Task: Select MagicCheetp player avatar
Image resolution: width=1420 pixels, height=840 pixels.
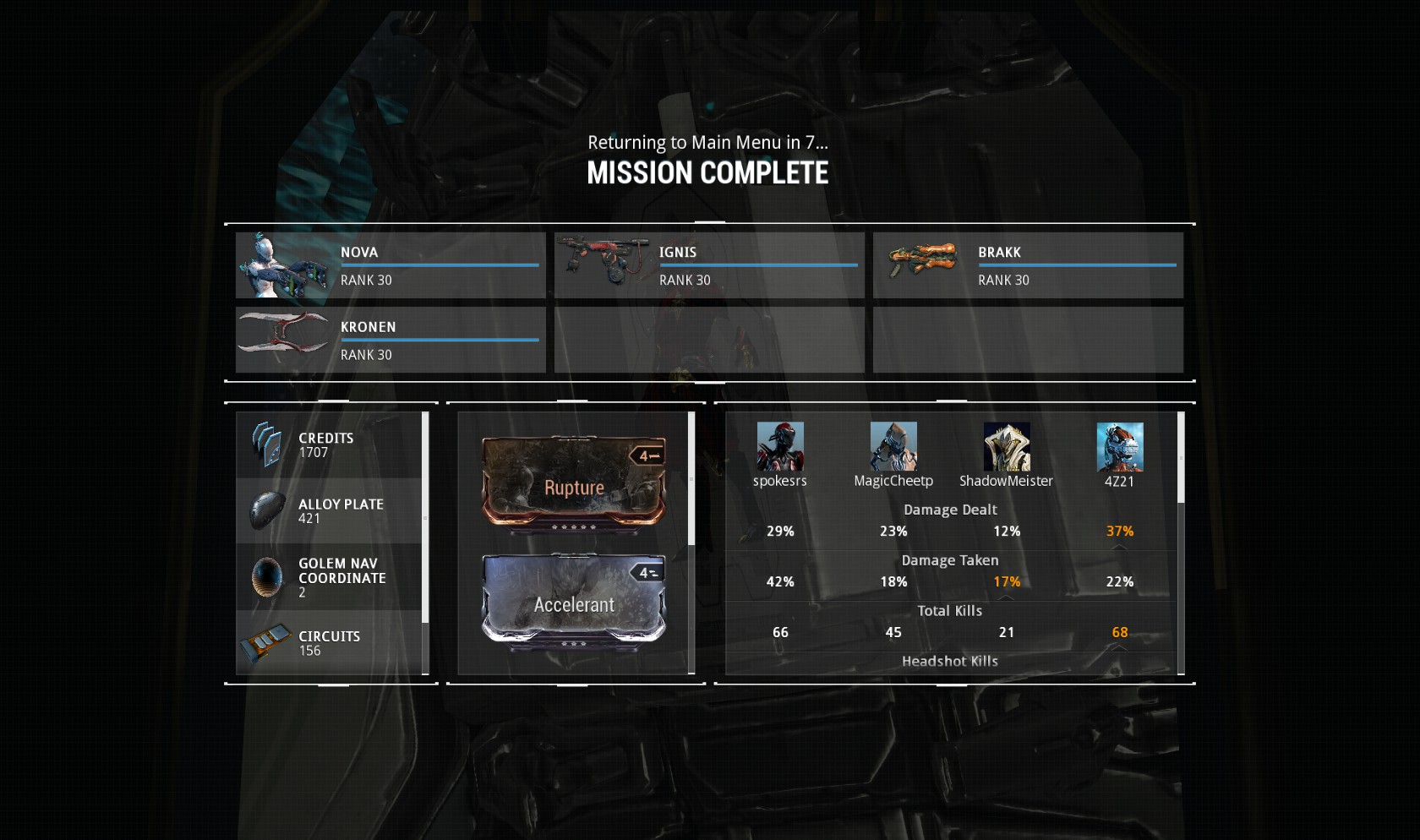Action: (893, 447)
